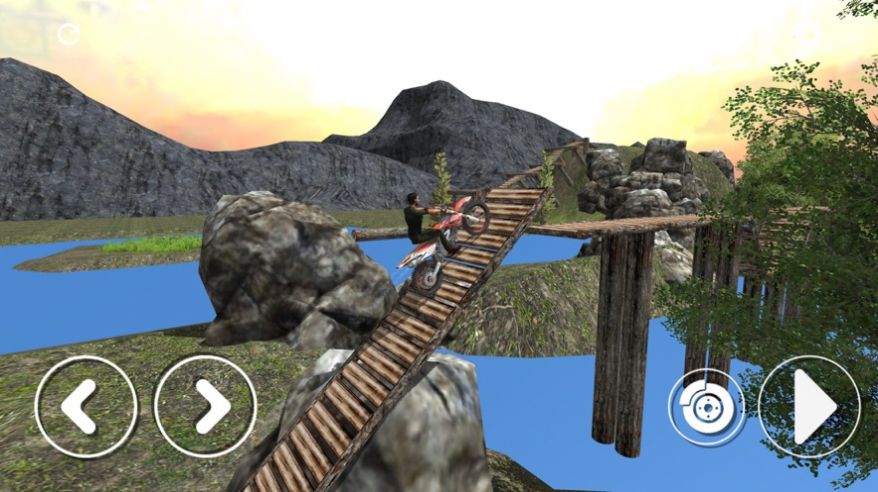Hit the brake disc button
Viewport: 878px width, 492px height.
click(707, 407)
